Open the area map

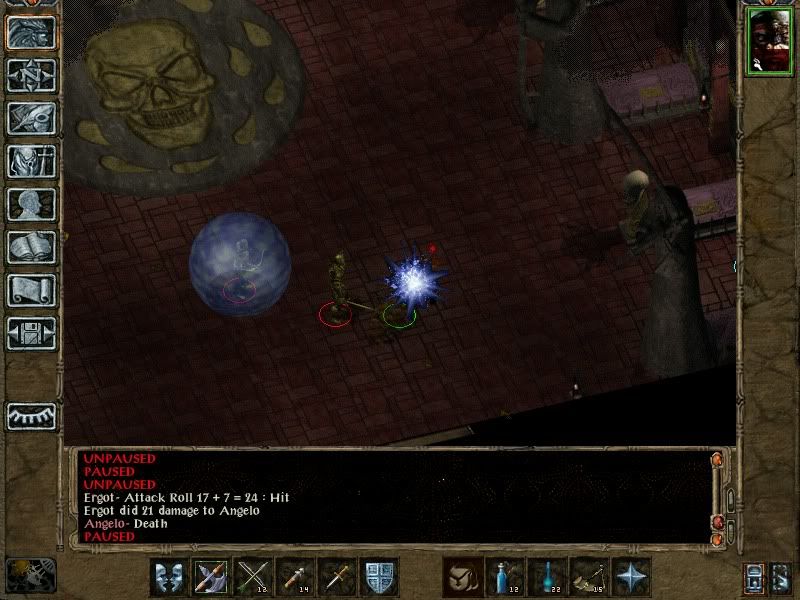pyautogui.click(x=31, y=75)
